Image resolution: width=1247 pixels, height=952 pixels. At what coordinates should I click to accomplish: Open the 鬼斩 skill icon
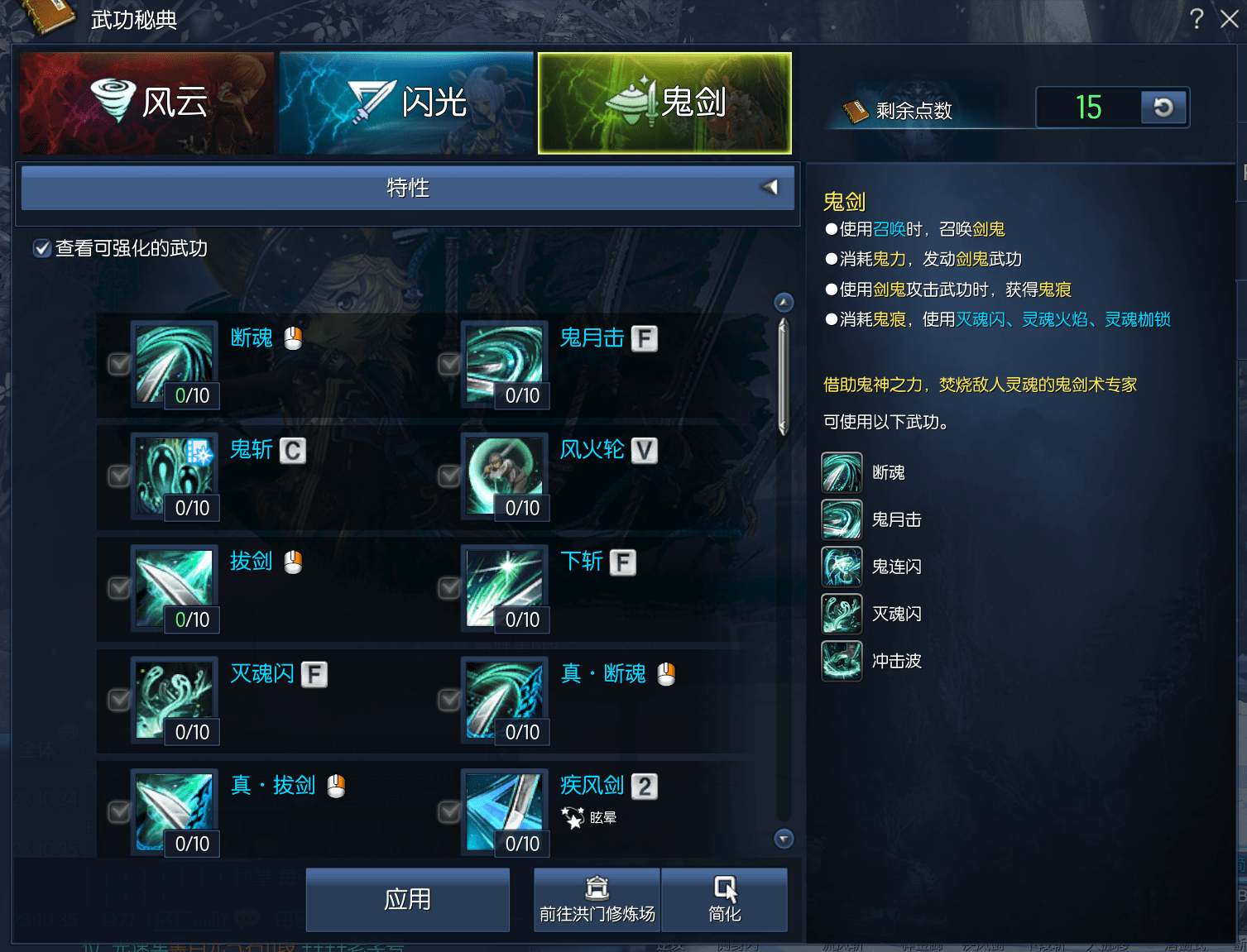(x=174, y=476)
